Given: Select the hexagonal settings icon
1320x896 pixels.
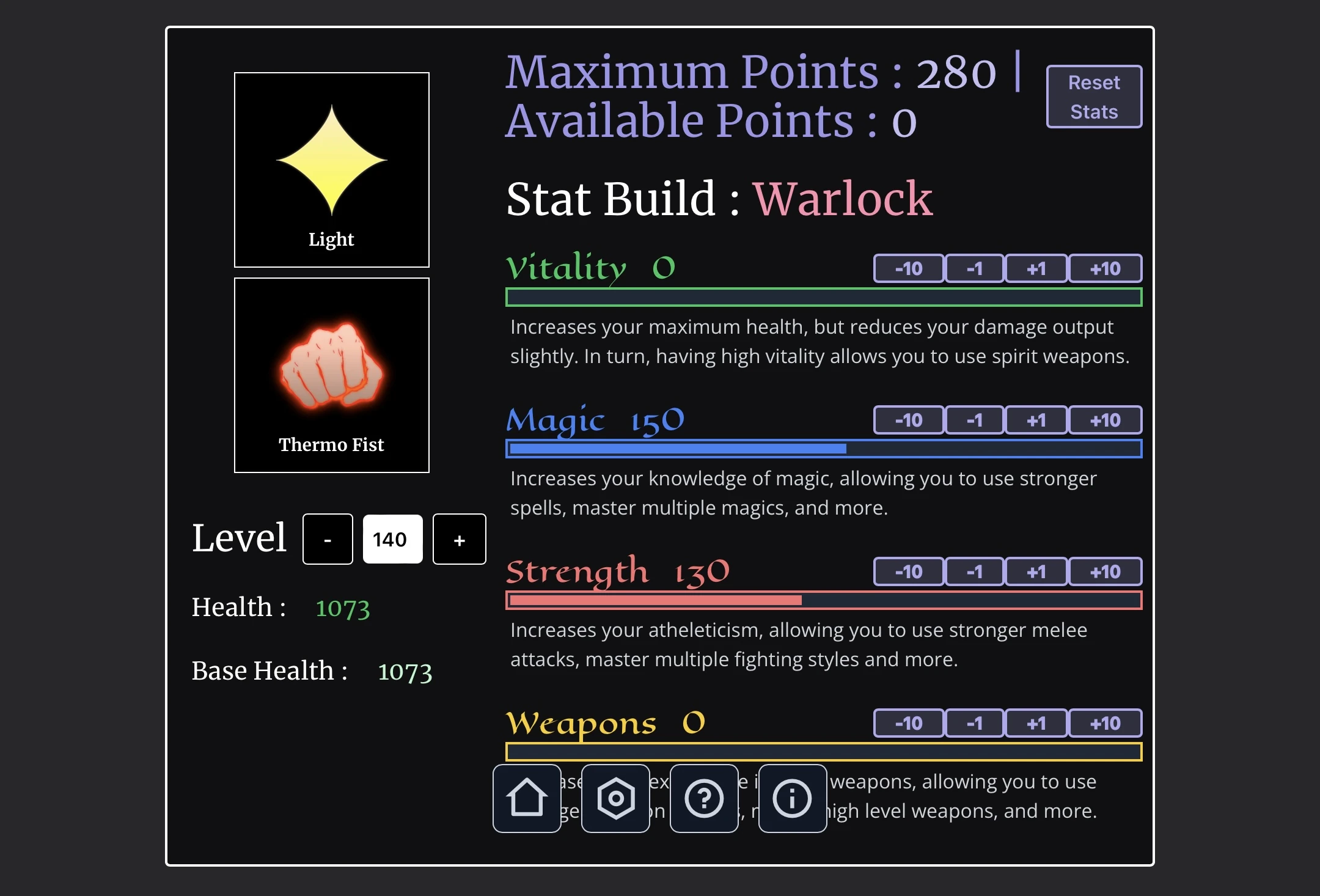Looking at the screenshot, I should coord(615,798).
